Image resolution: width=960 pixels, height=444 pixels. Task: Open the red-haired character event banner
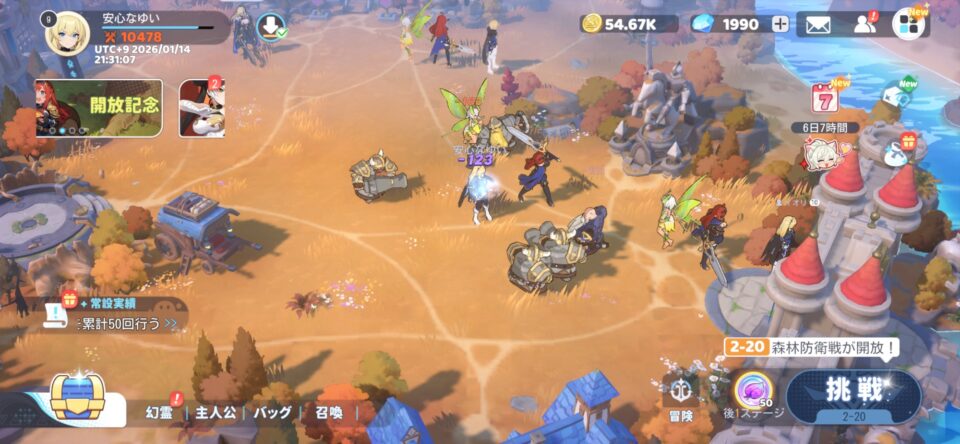(201, 108)
